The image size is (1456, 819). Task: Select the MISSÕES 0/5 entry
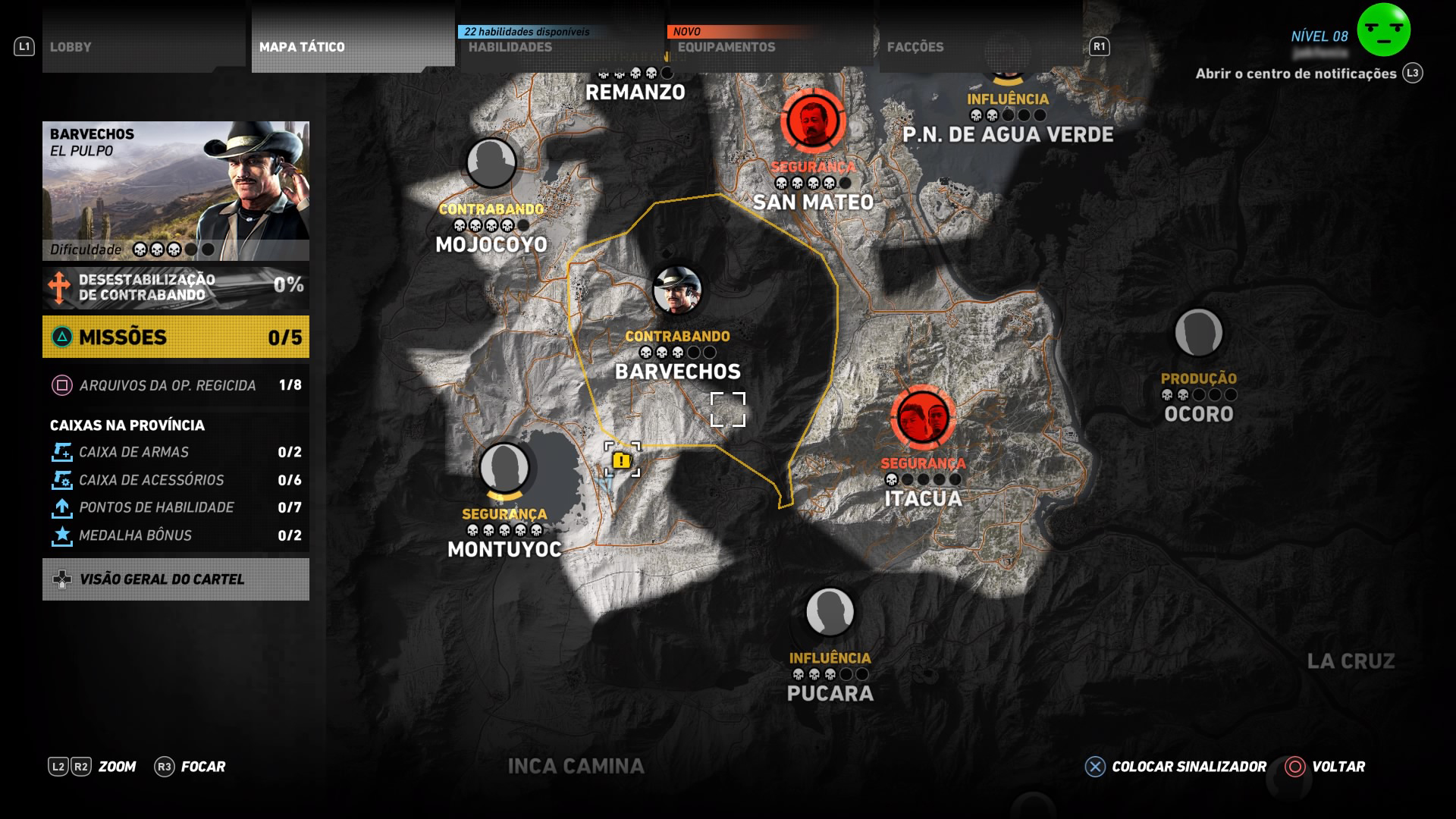click(x=175, y=337)
